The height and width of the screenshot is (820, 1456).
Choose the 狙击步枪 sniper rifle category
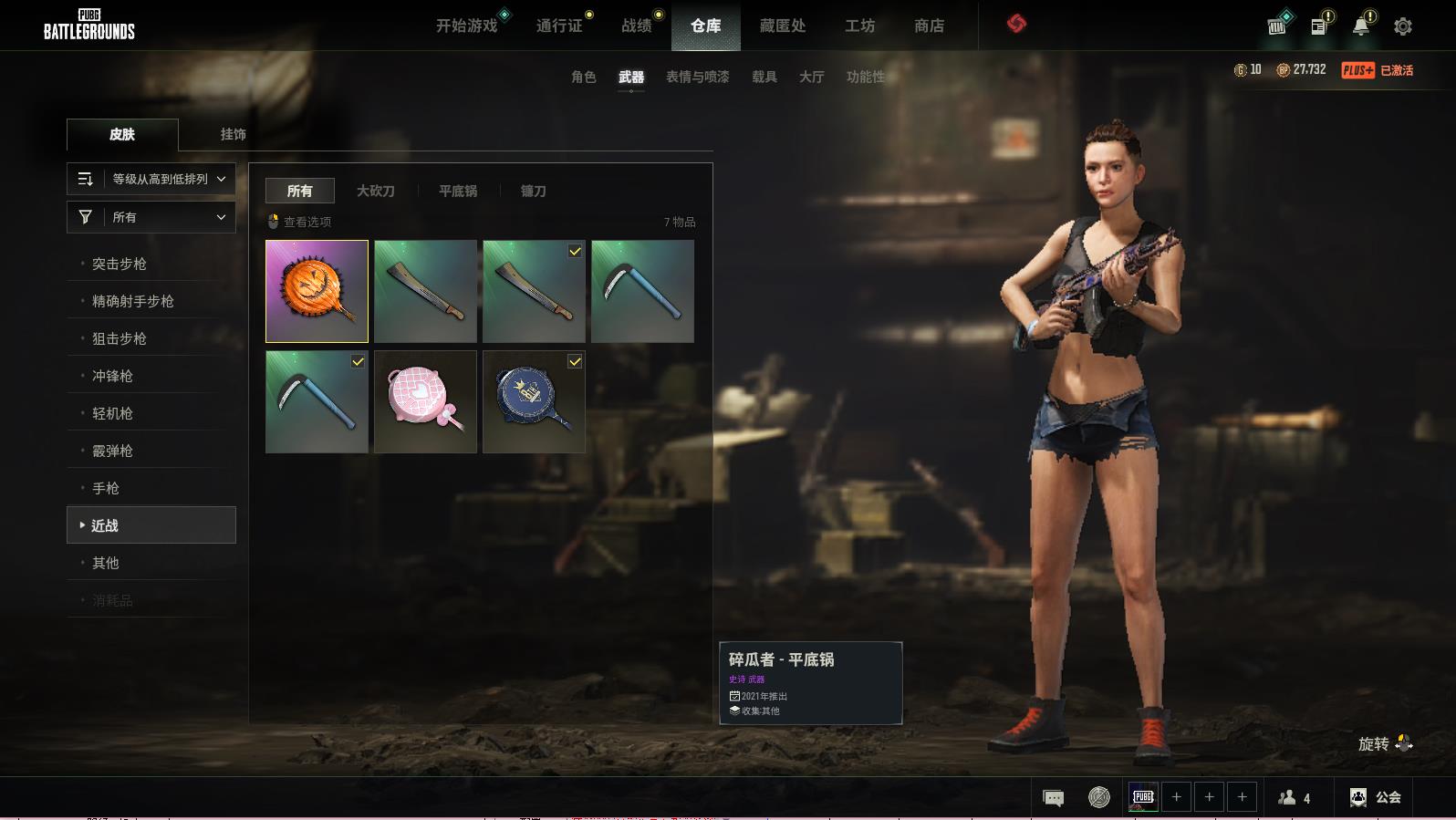point(120,338)
